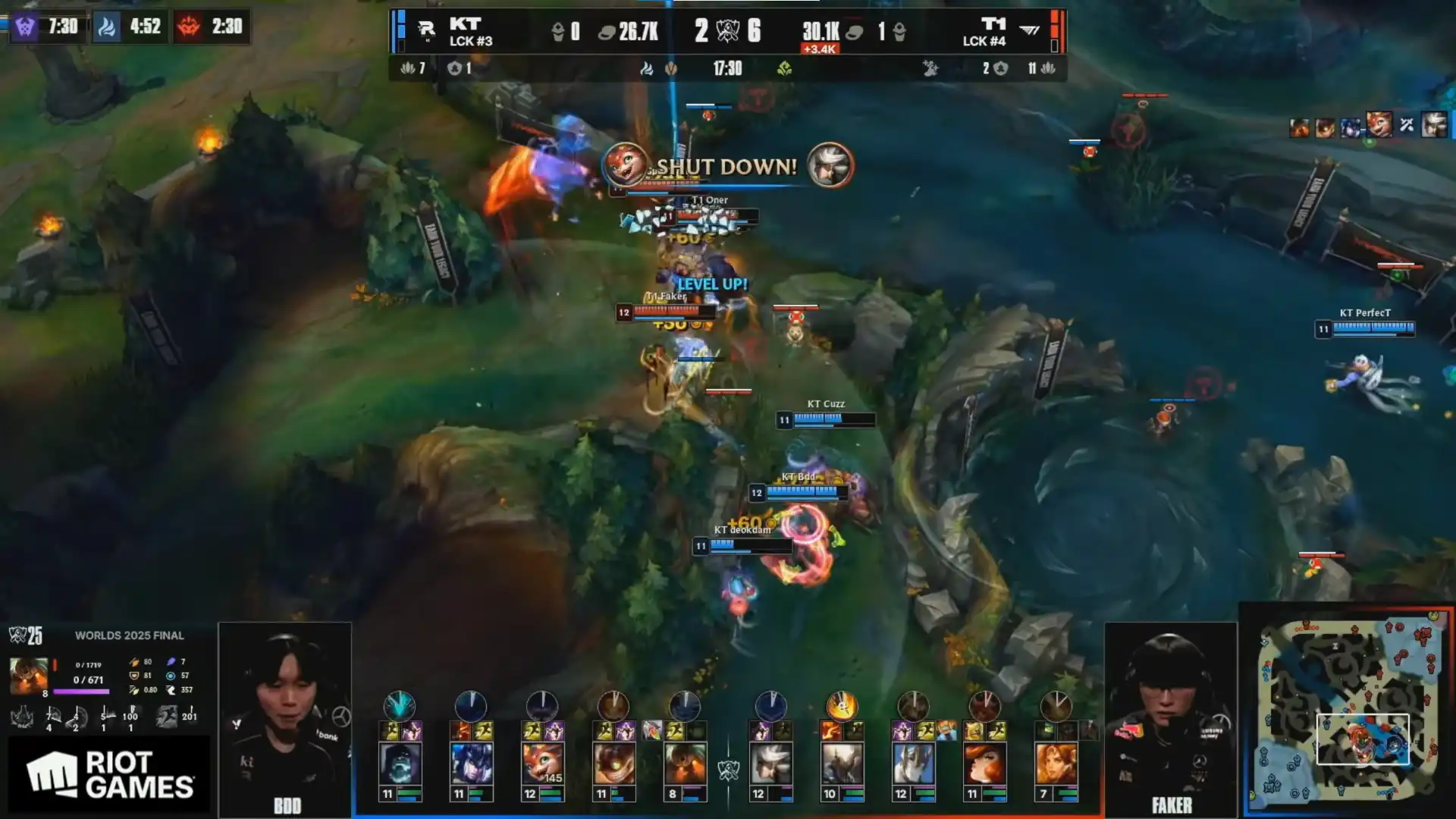Click the blue dragon timer icon

107,27
